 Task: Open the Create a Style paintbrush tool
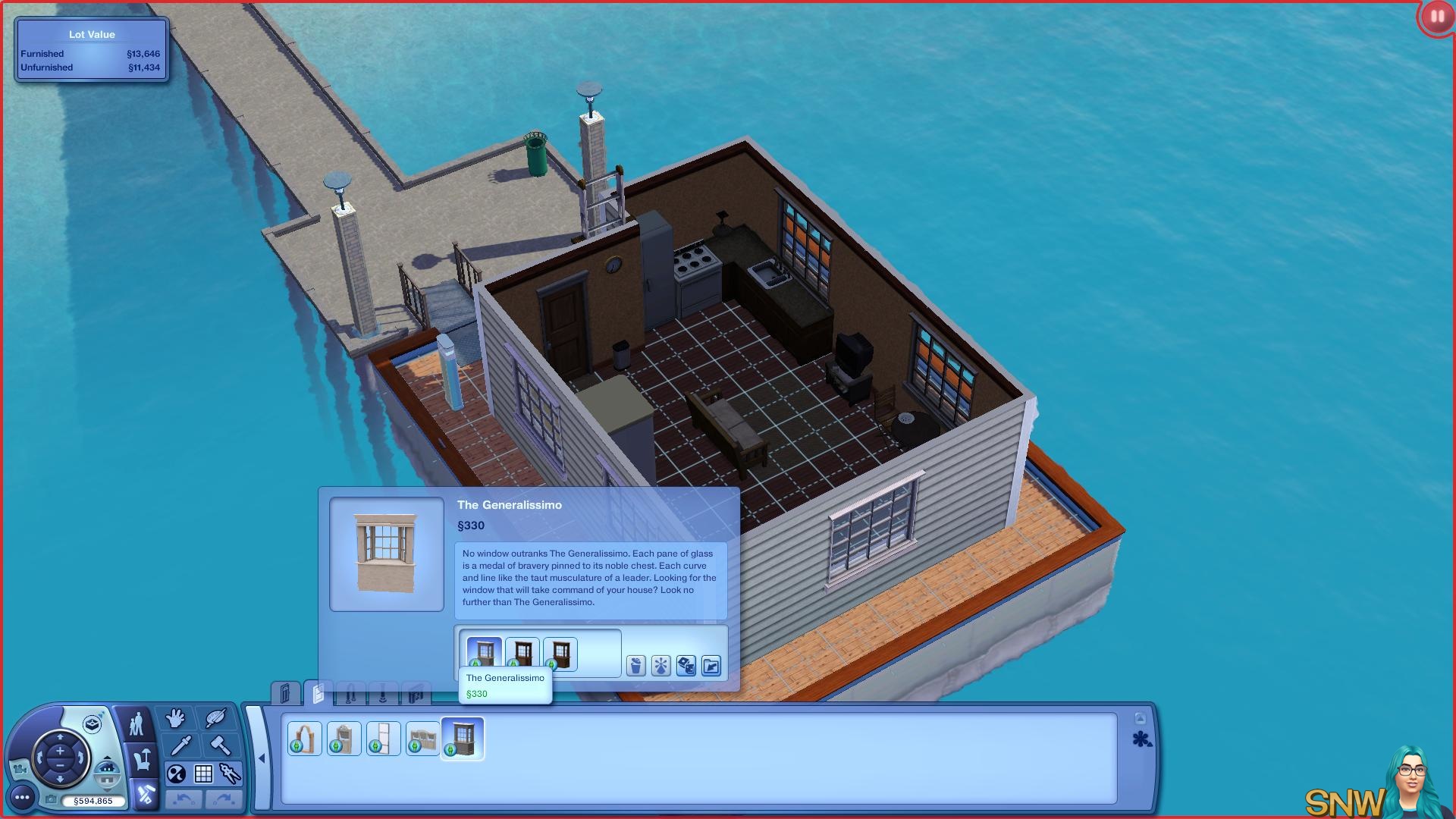tap(215, 717)
